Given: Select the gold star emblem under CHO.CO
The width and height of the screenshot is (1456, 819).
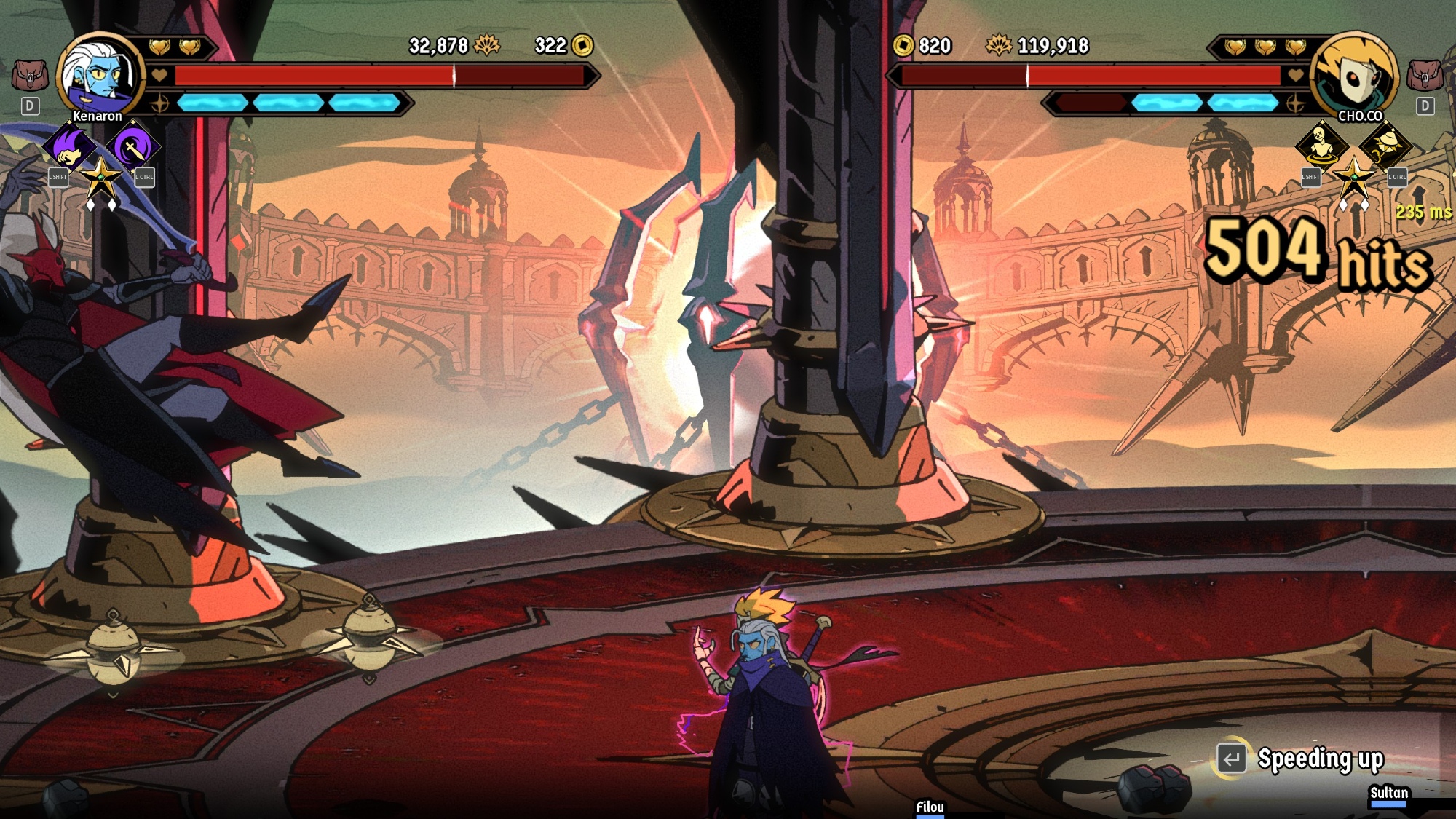Looking at the screenshot, I should point(1354,177).
